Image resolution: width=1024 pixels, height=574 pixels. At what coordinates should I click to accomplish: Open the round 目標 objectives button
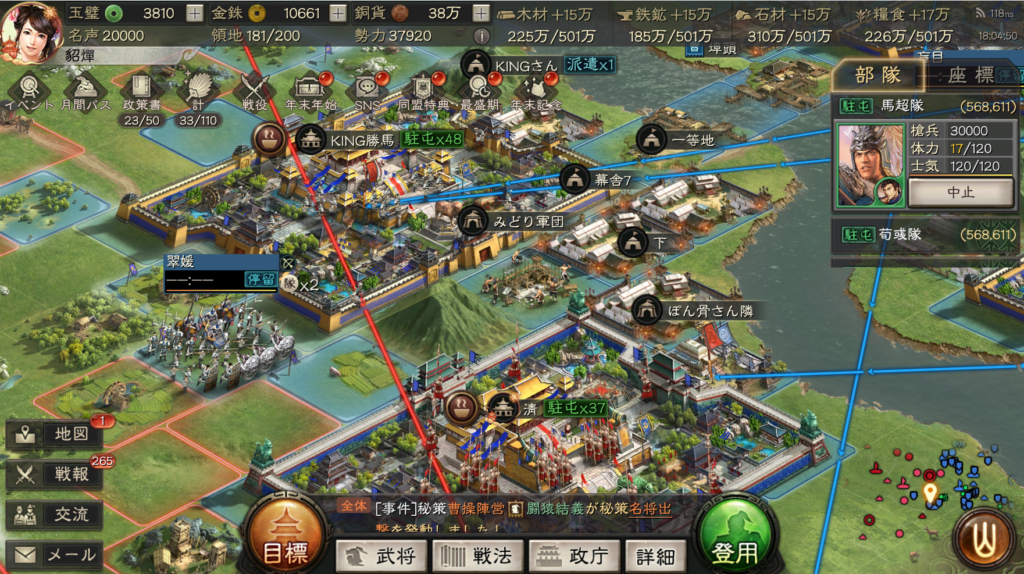coord(283,542)
